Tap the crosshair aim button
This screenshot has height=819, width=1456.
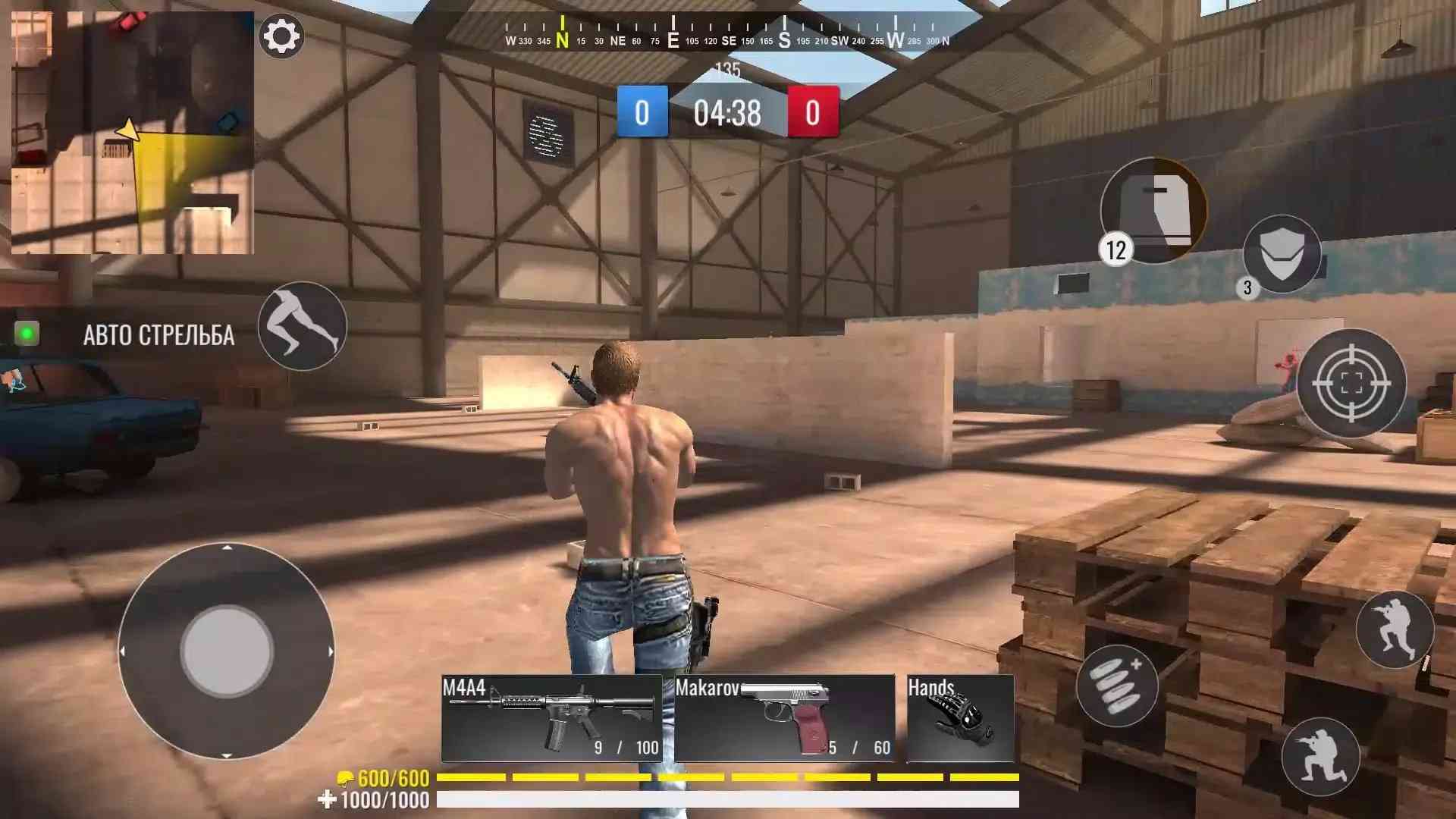1351,383
